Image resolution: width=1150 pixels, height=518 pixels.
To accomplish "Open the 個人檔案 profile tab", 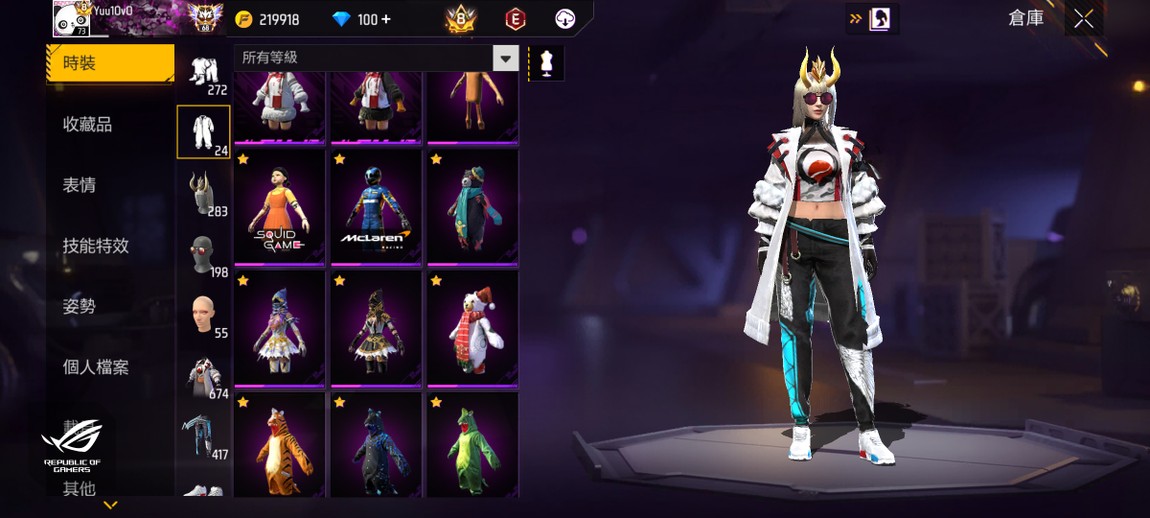I will click(96, 367).
